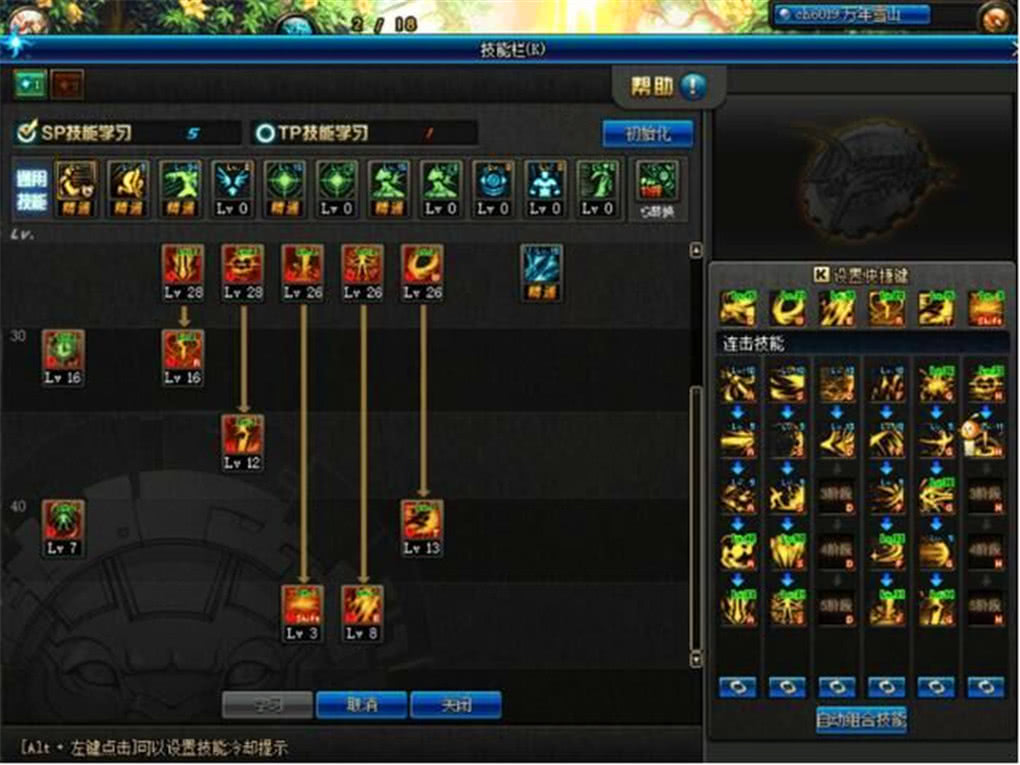Click the 切替换 swap icon in common skills
The width and height of the screenshot is (1020, 765).
point(657,184)
